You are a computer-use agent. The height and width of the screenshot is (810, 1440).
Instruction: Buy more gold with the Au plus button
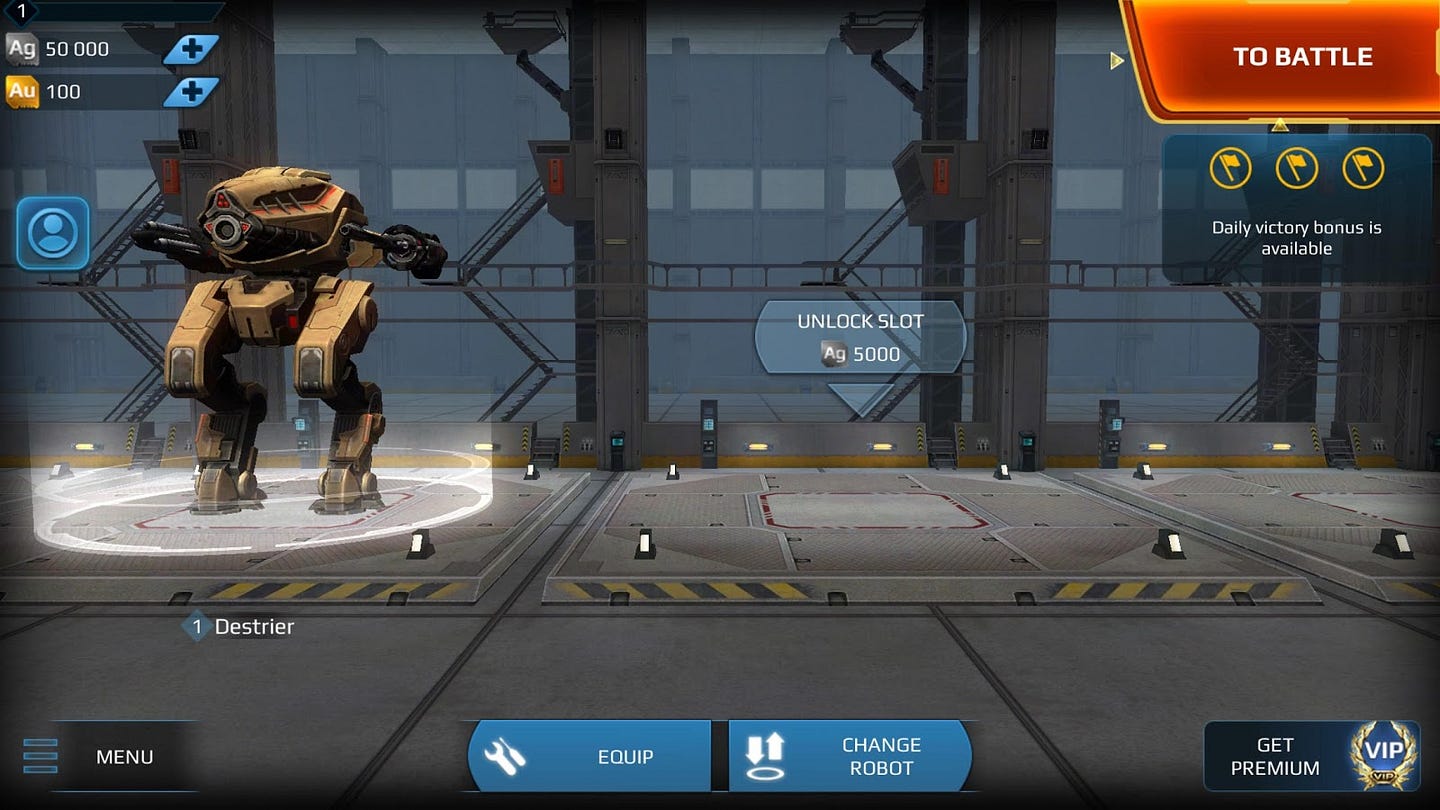coord(190,92)
